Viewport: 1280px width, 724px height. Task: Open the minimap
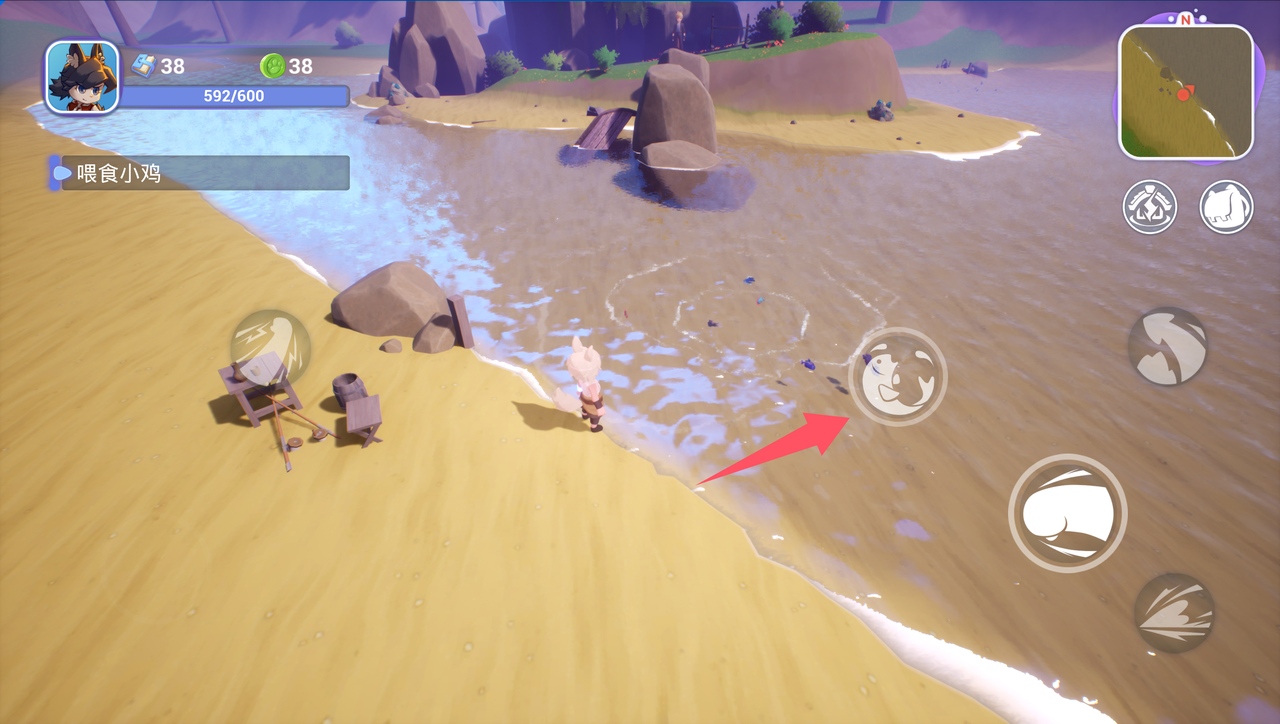point(1185,92)
